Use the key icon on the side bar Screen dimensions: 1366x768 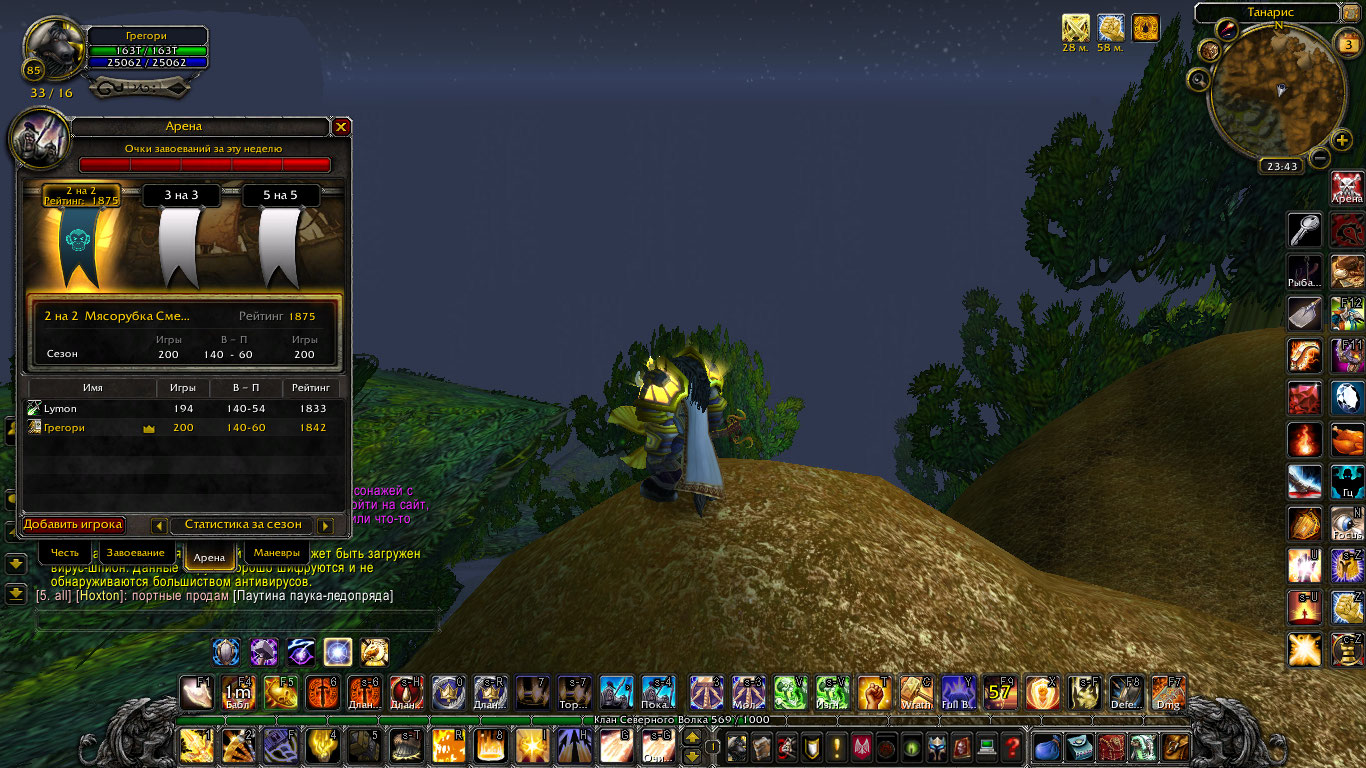click(x=1305, y=231)
